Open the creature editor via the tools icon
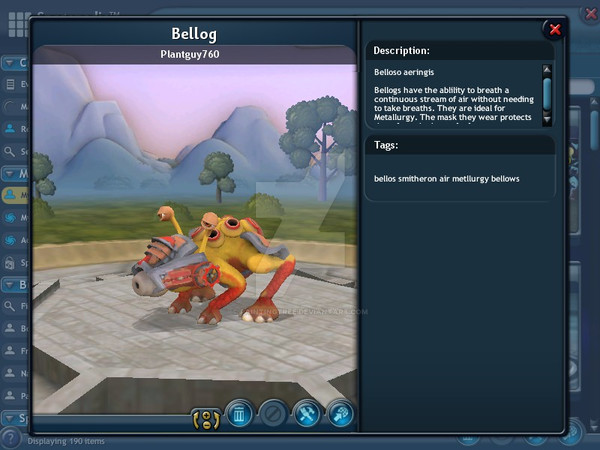 click(306, 413)
